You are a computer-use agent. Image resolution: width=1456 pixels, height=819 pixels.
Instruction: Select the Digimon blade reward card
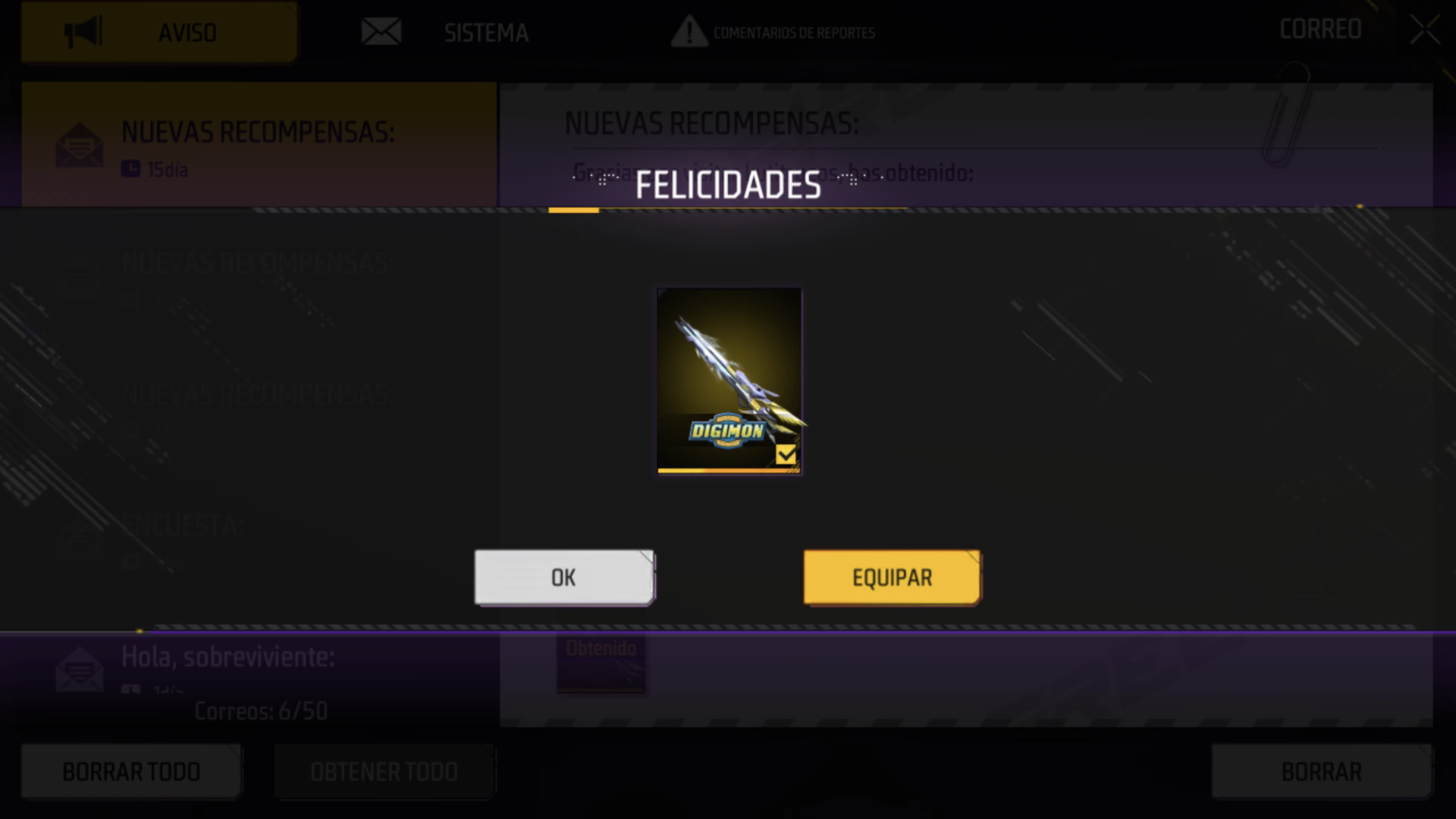[x=729, y=380]
